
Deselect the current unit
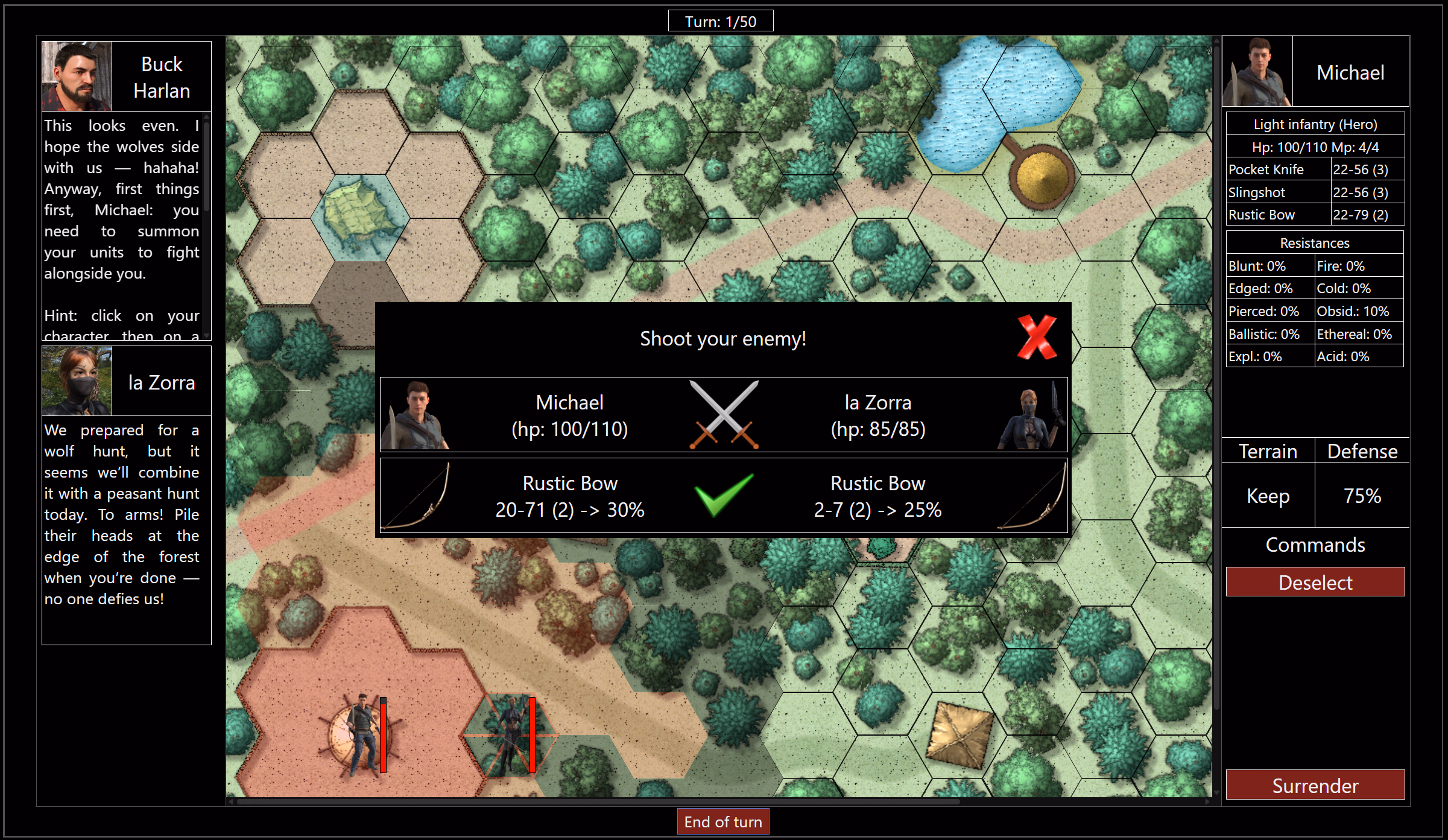[x=1315, y=582]
